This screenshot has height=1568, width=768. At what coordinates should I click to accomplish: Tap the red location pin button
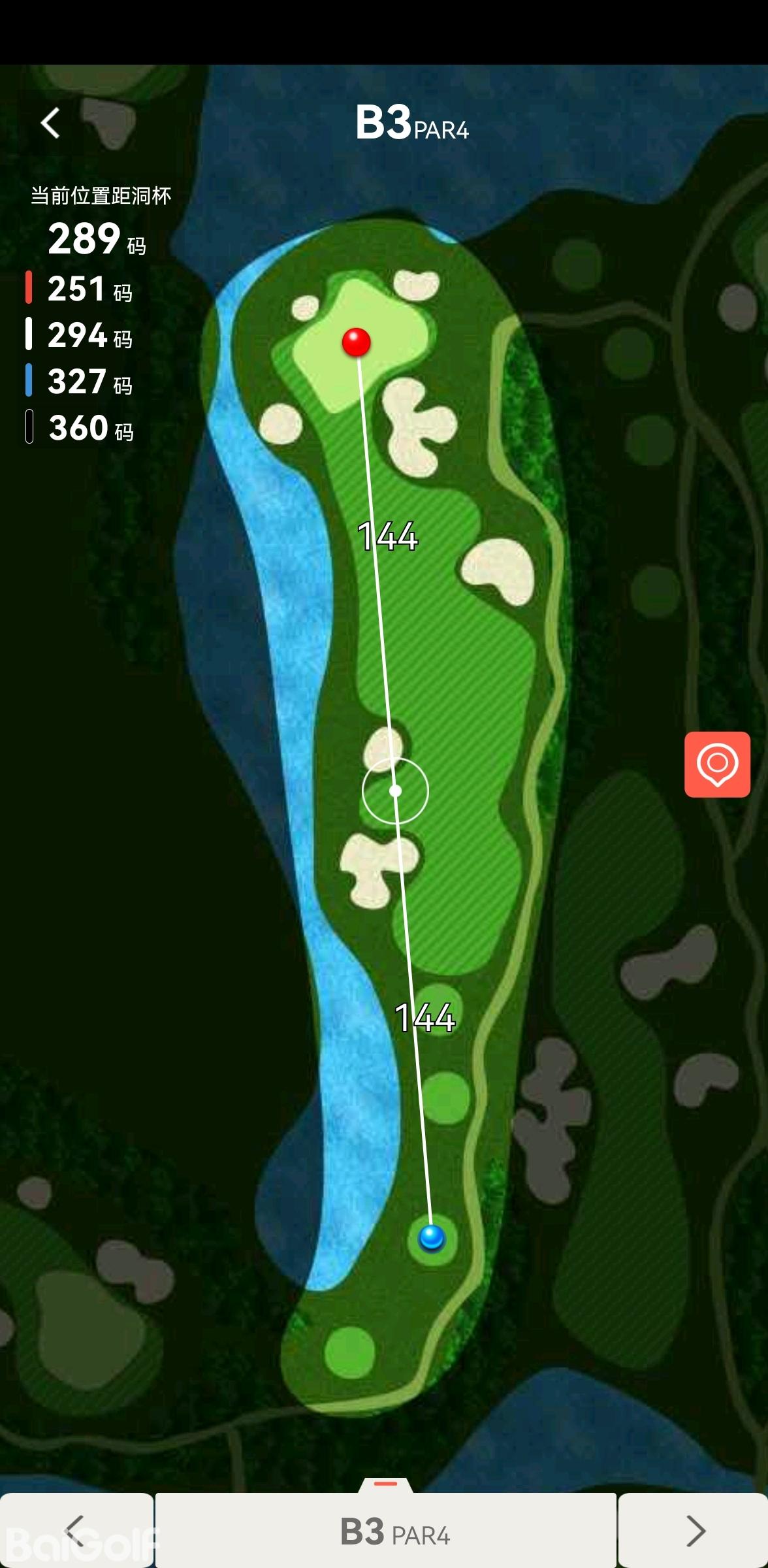tap(717, 764)
